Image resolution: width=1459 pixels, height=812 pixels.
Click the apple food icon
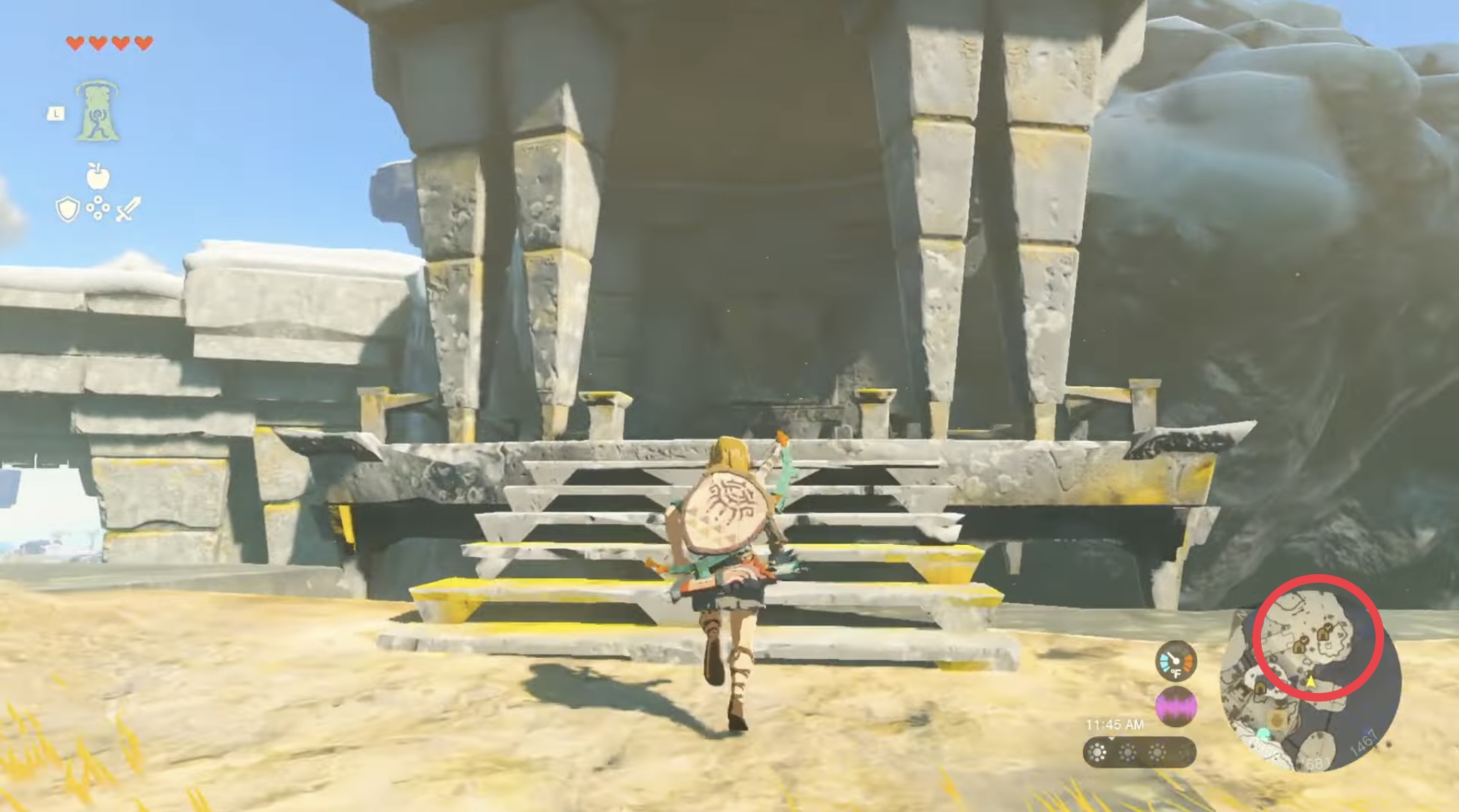click(97, 177)
